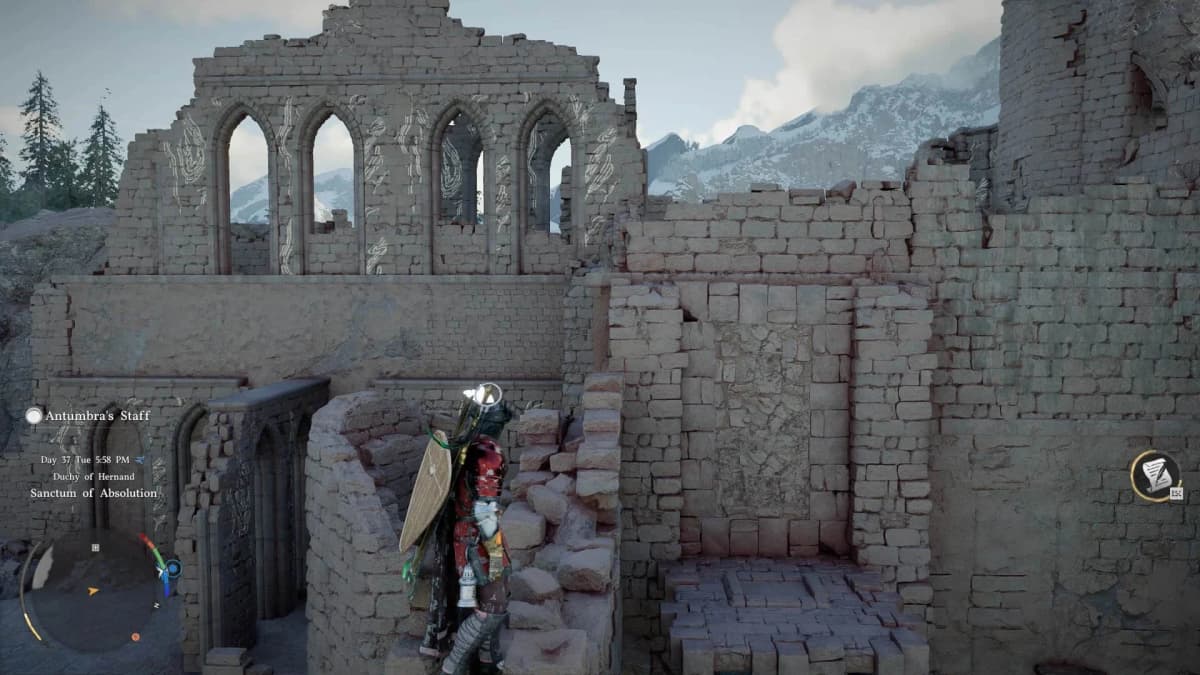Screen dimensions: 1200x675
Task: Select the blue circle marker beside the minimap
Action: 174,568
